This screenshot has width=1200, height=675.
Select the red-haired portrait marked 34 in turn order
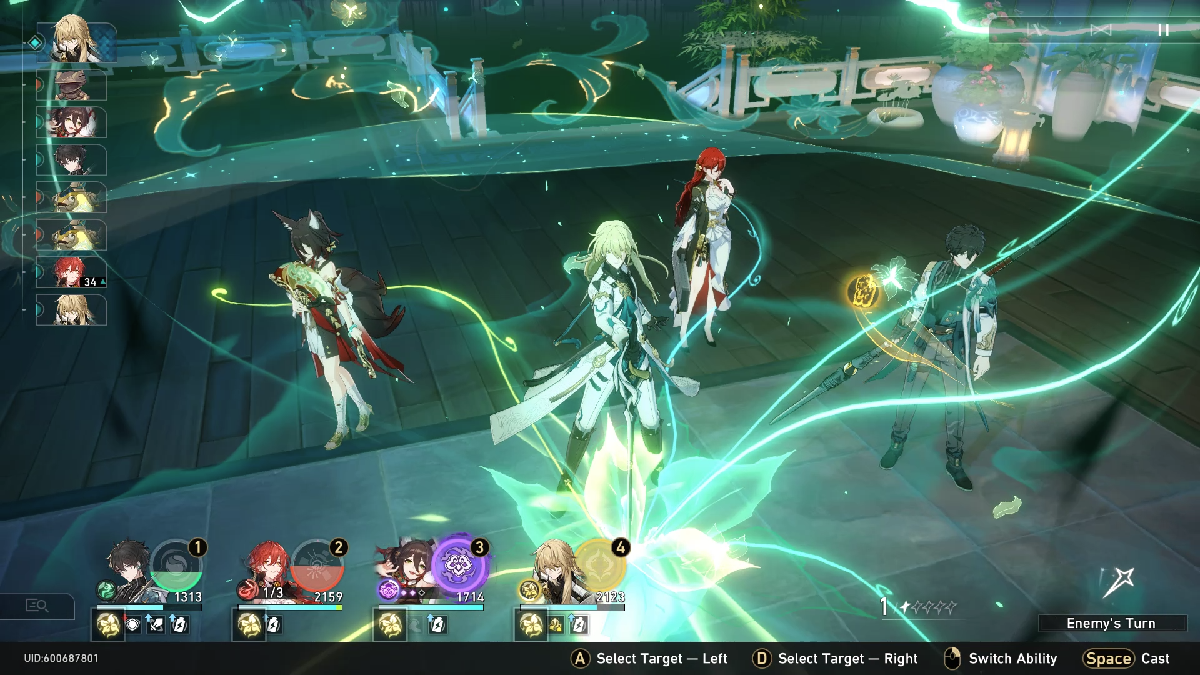point(72,272)
